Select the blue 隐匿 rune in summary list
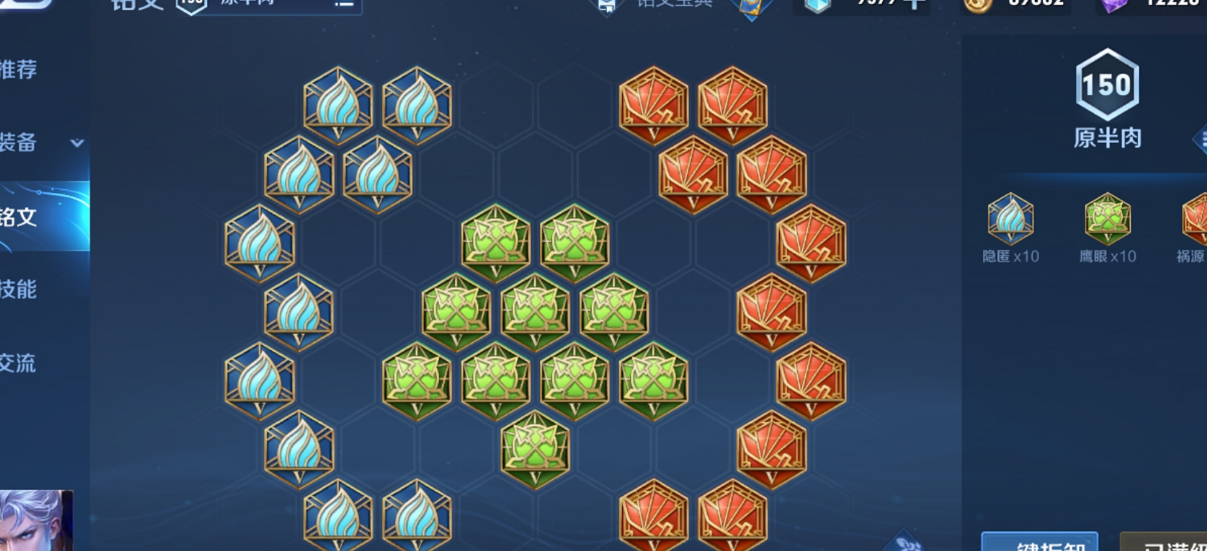The height and width of the screenshot is (551, 1207). tap(1010, 219)
